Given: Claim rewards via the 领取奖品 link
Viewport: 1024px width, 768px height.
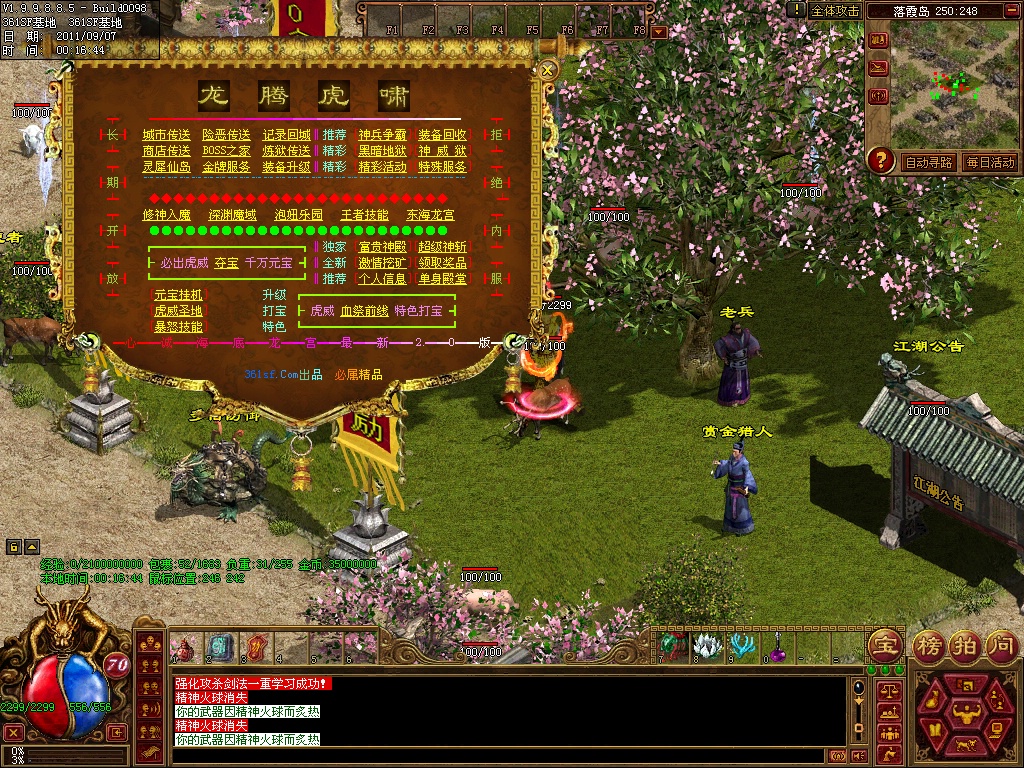Looking at the screenshot, I should tap(442, 263).
